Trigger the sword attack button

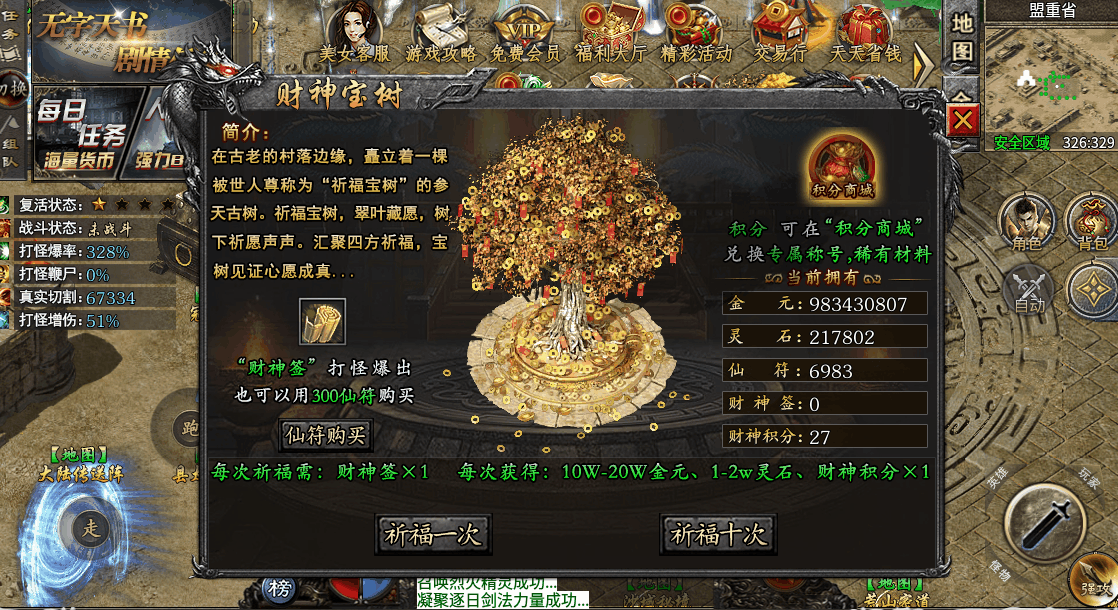tap(1044, 520)
